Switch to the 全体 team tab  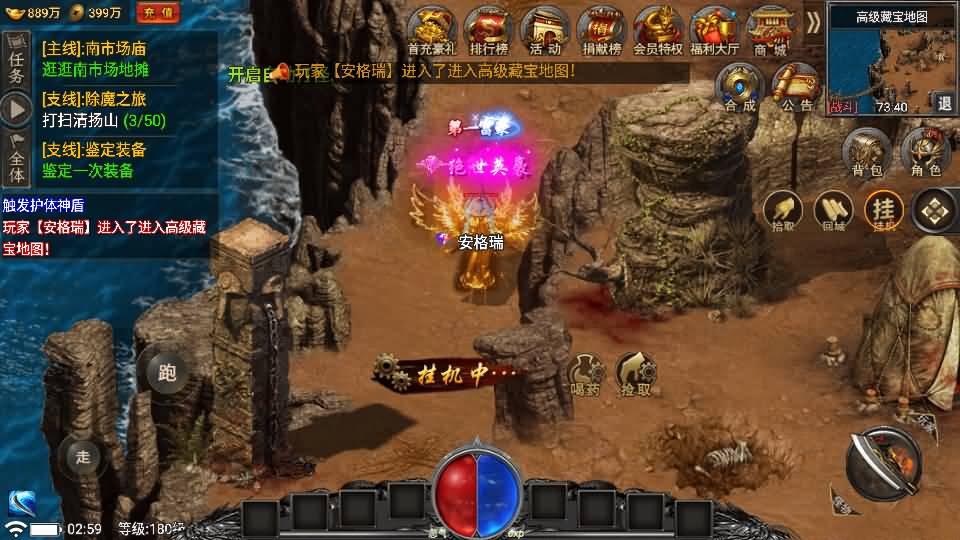[x=16, y=159]
